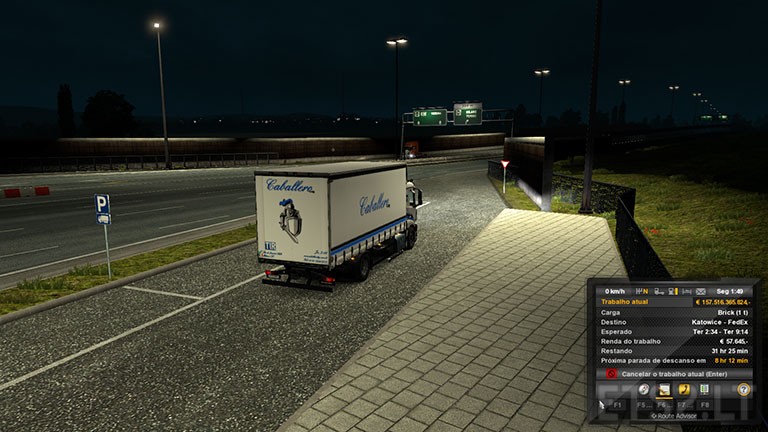
Task: Select the current job info tab
Action: 664,389
